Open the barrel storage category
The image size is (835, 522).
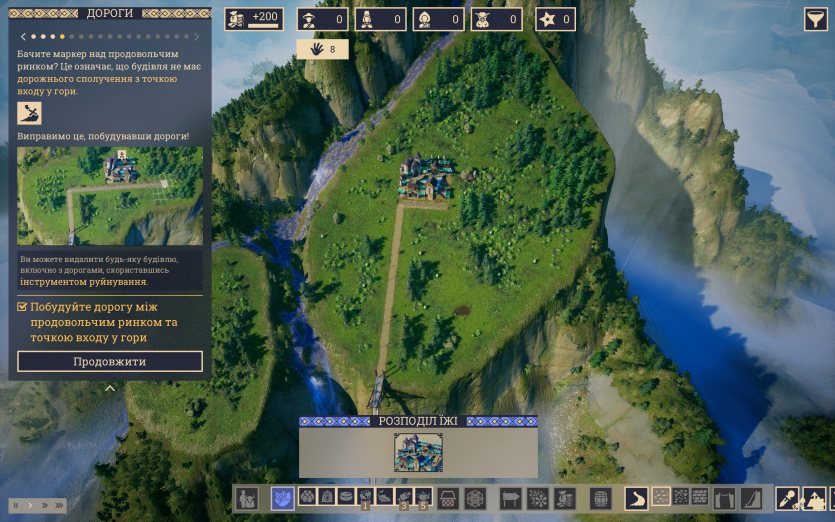601,497
